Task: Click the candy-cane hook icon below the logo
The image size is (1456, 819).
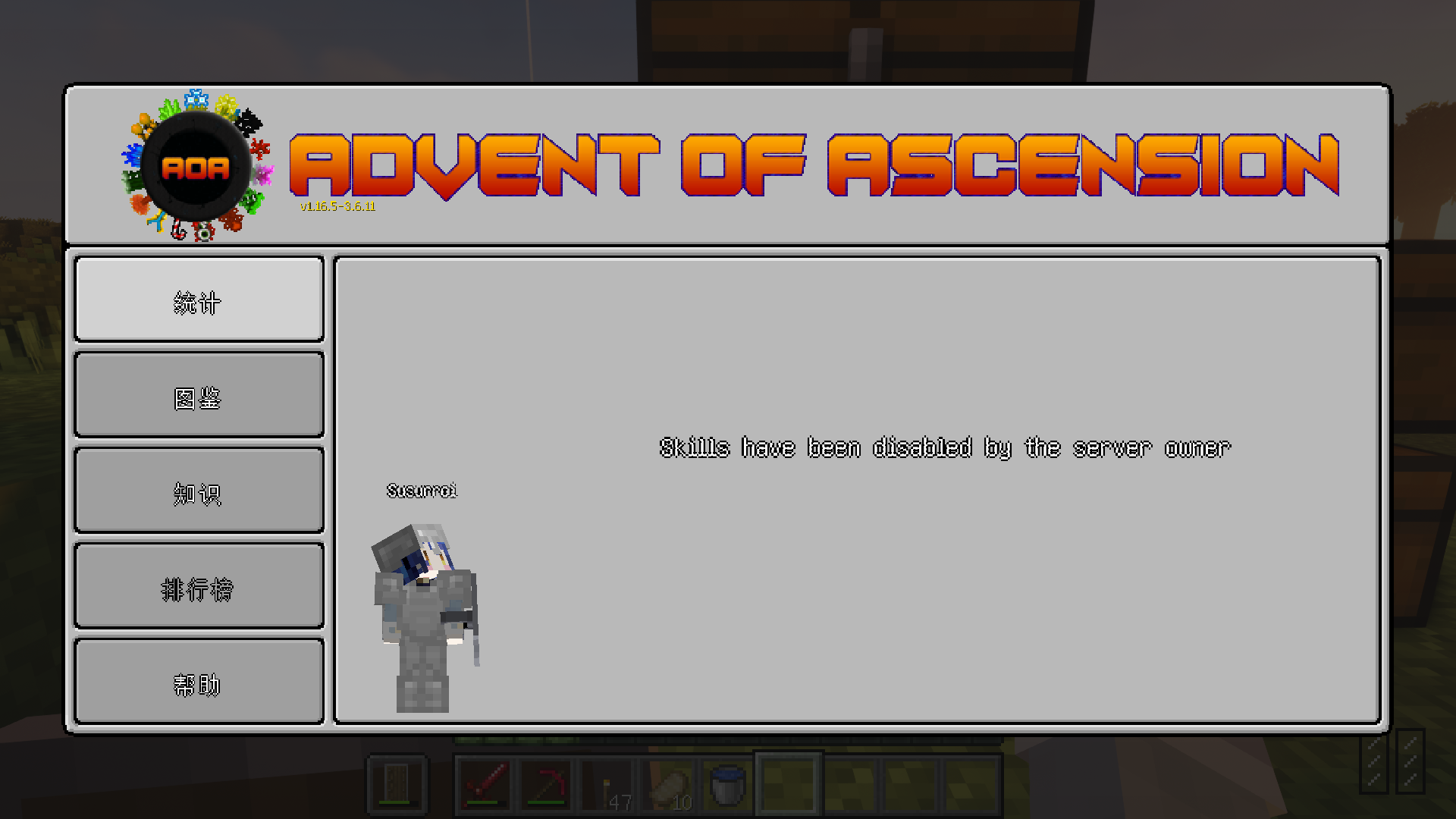Action: click(177, 231)
